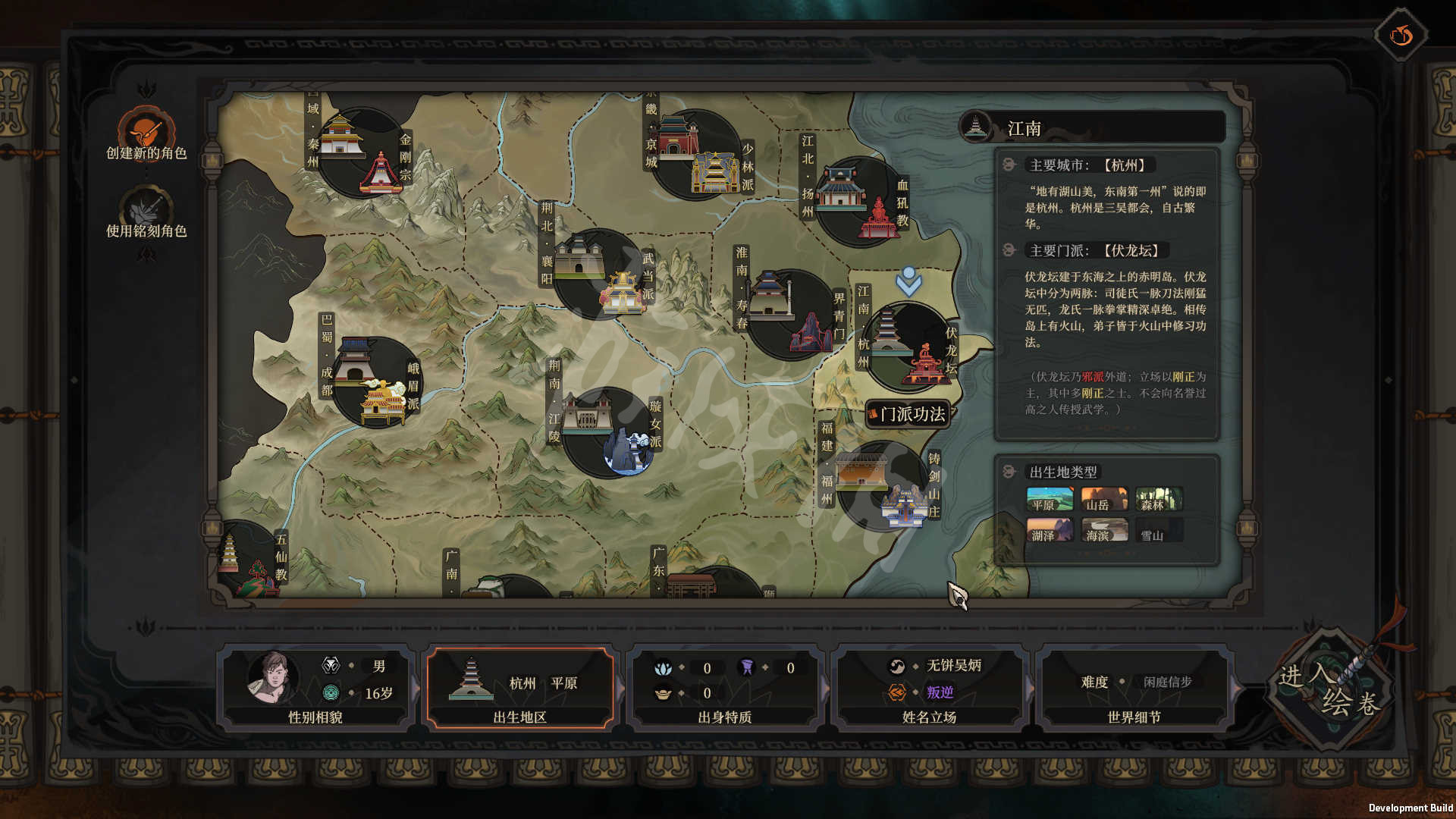Pick the 海滨 seaside birthplace type

click(x=1104, y=530)
